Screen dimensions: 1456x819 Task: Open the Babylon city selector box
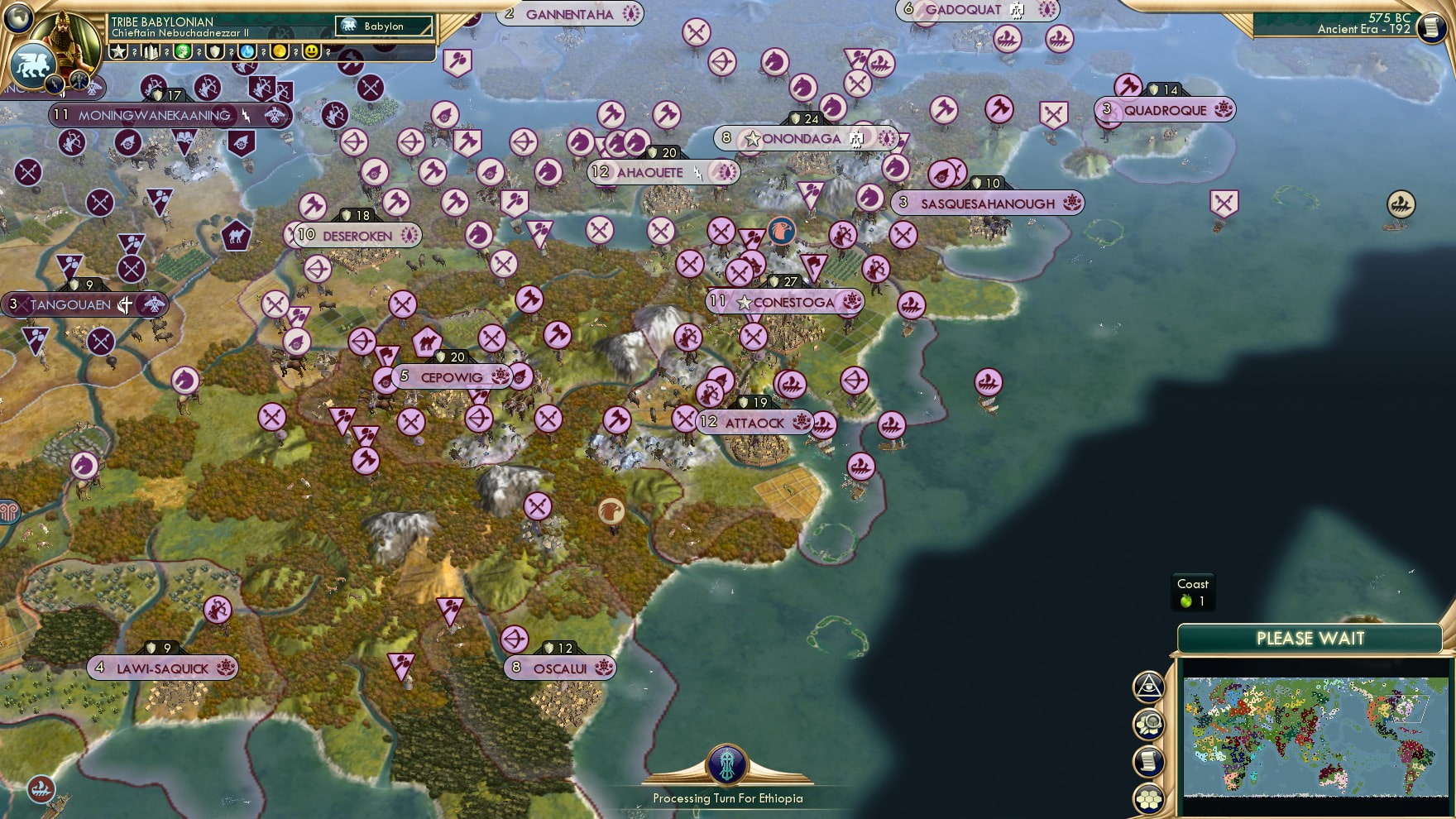(x=385, y=26)
